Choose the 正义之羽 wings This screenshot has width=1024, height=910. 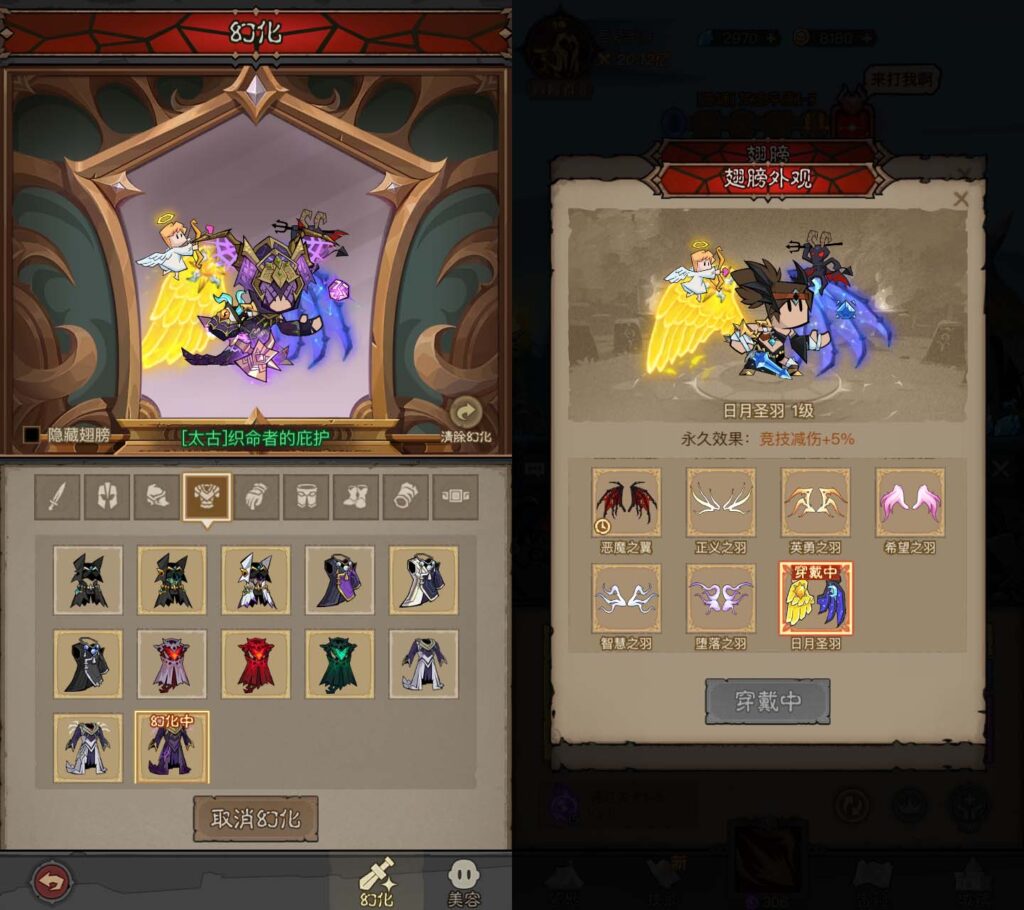click(720, 502)
